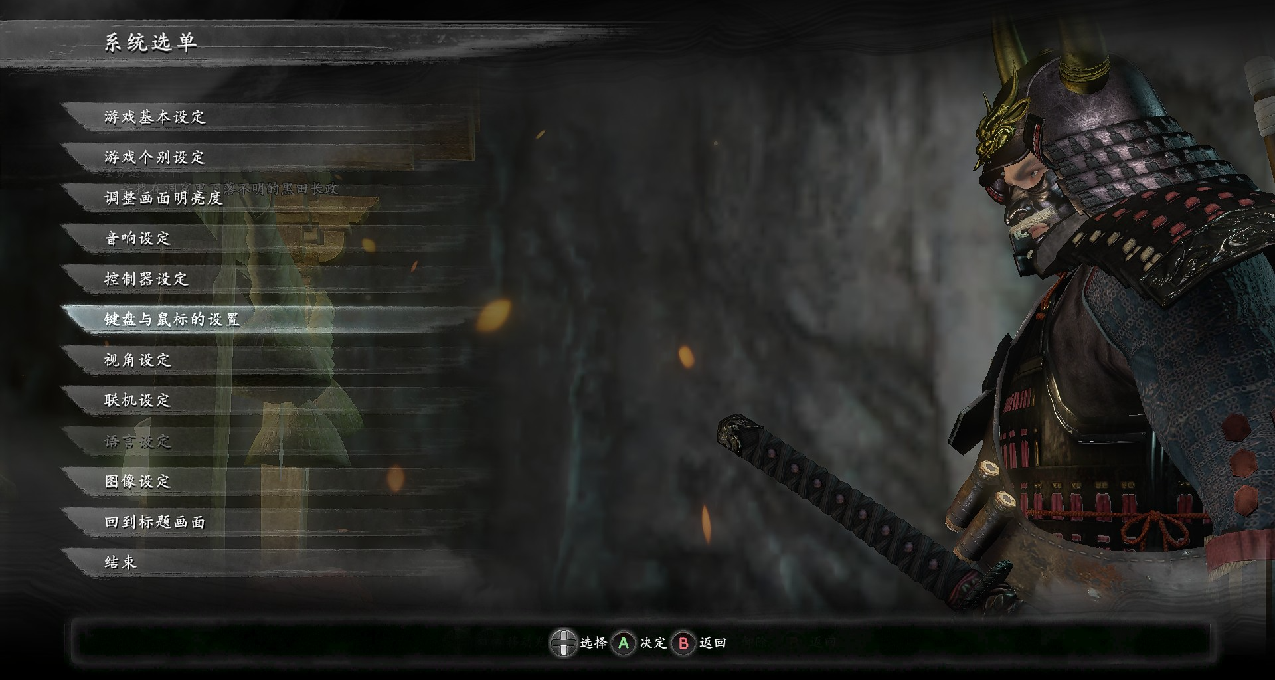
Task: Select 游戏个别设定 option
Action: coord(155,157)
